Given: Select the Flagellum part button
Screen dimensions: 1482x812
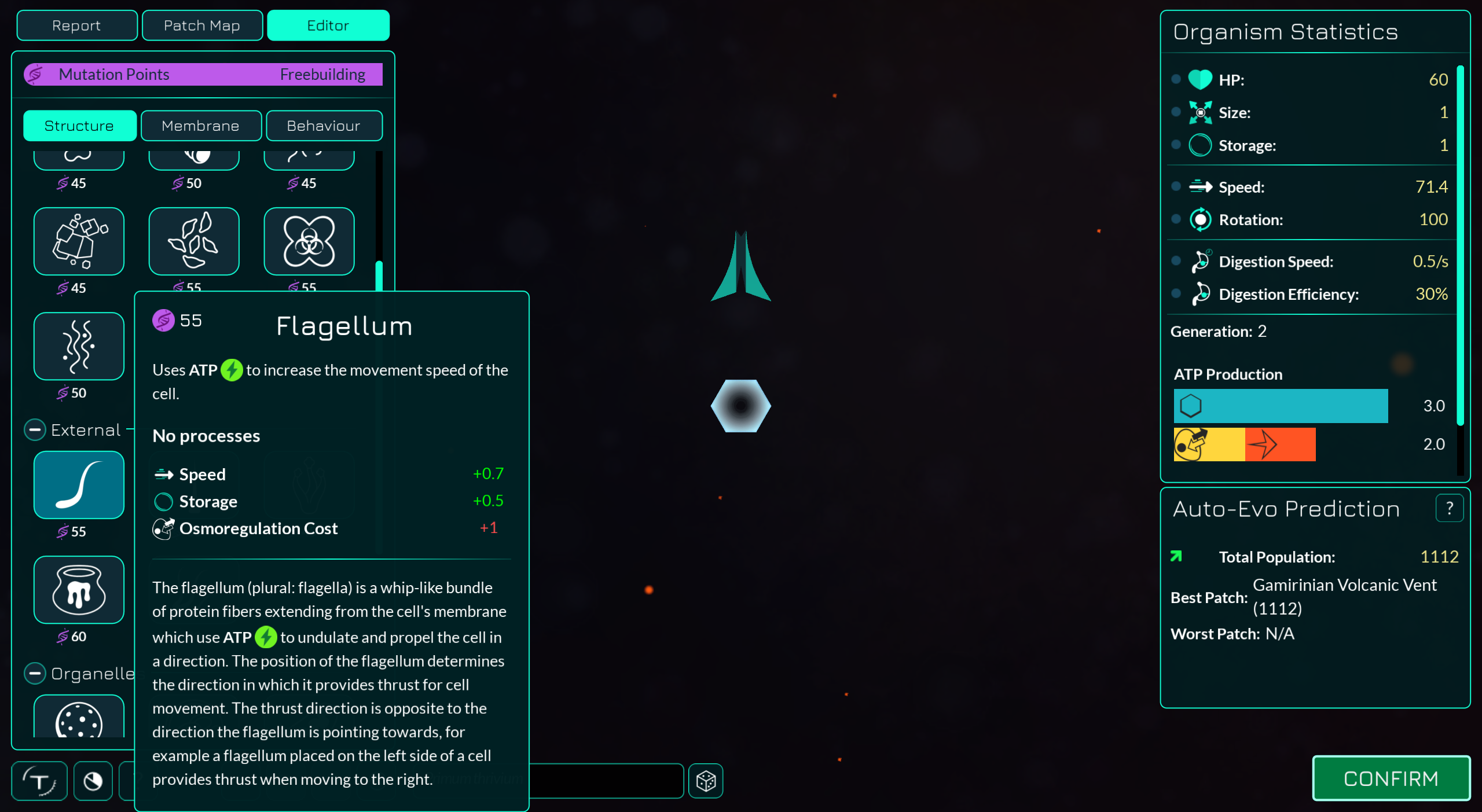Looking at the screenshot, I should [79, 485].
